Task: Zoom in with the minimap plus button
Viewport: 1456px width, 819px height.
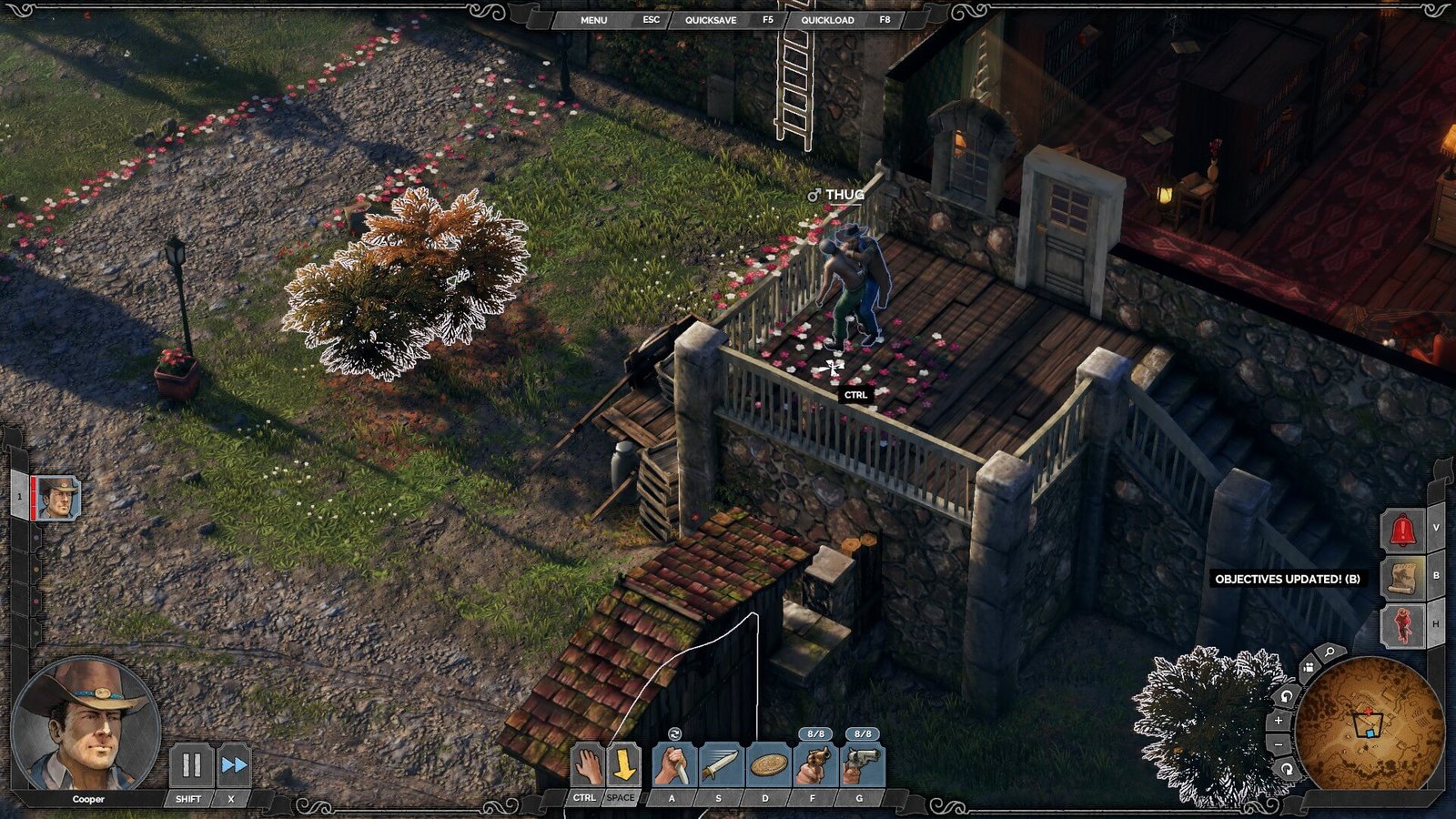Action: click(1278, 720)
